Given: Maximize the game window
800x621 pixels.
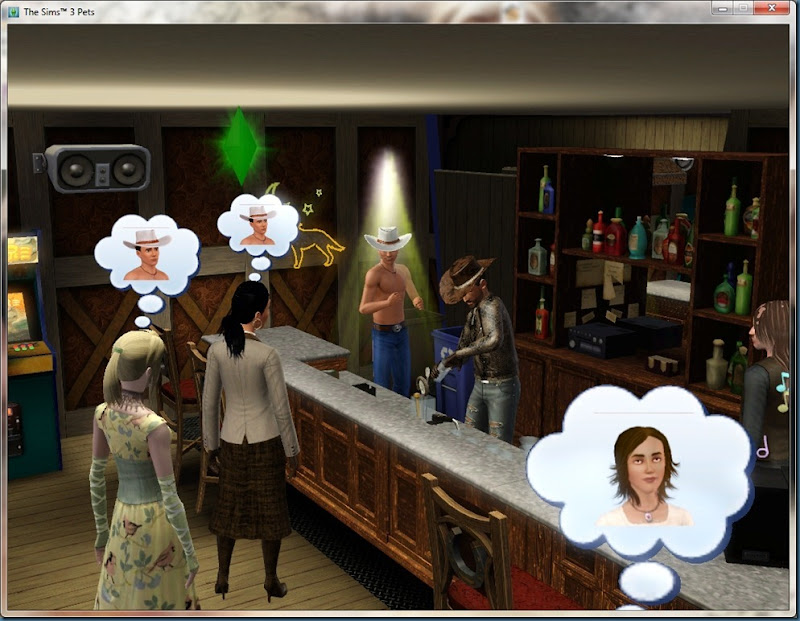Looking at the screenshot, I should coord(744,8).
